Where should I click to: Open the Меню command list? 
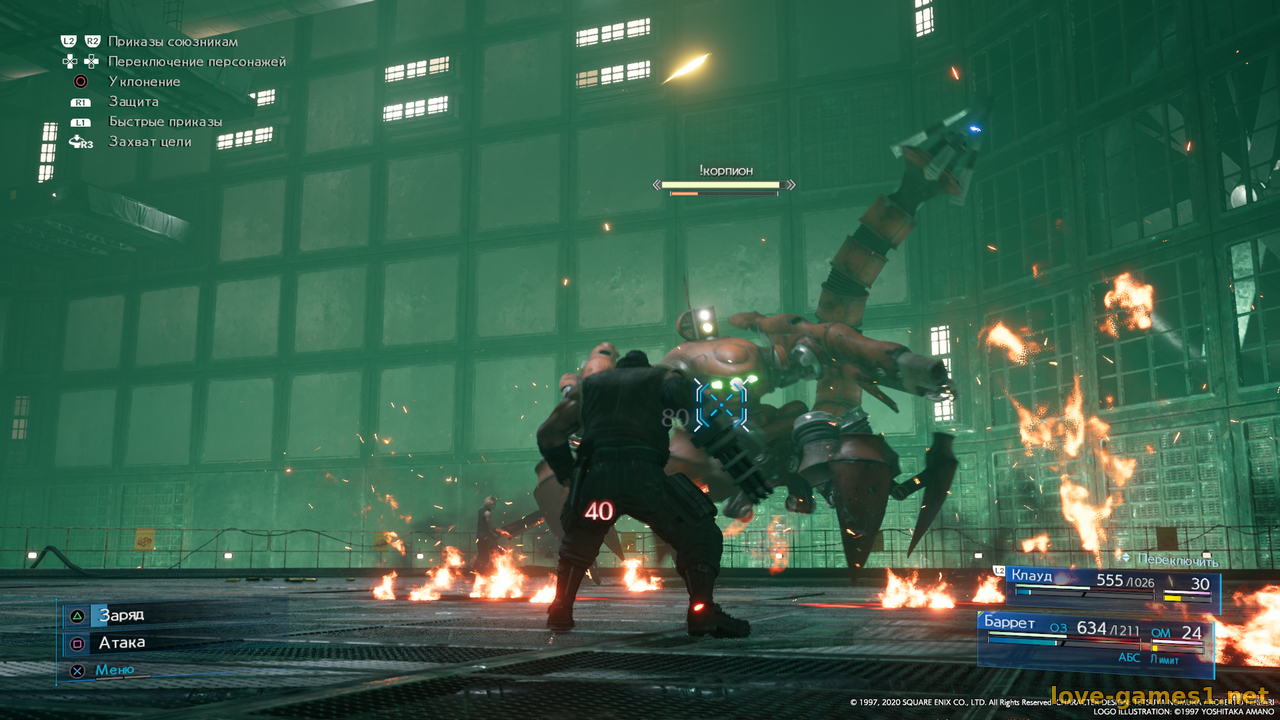click(x=114, y=670)
